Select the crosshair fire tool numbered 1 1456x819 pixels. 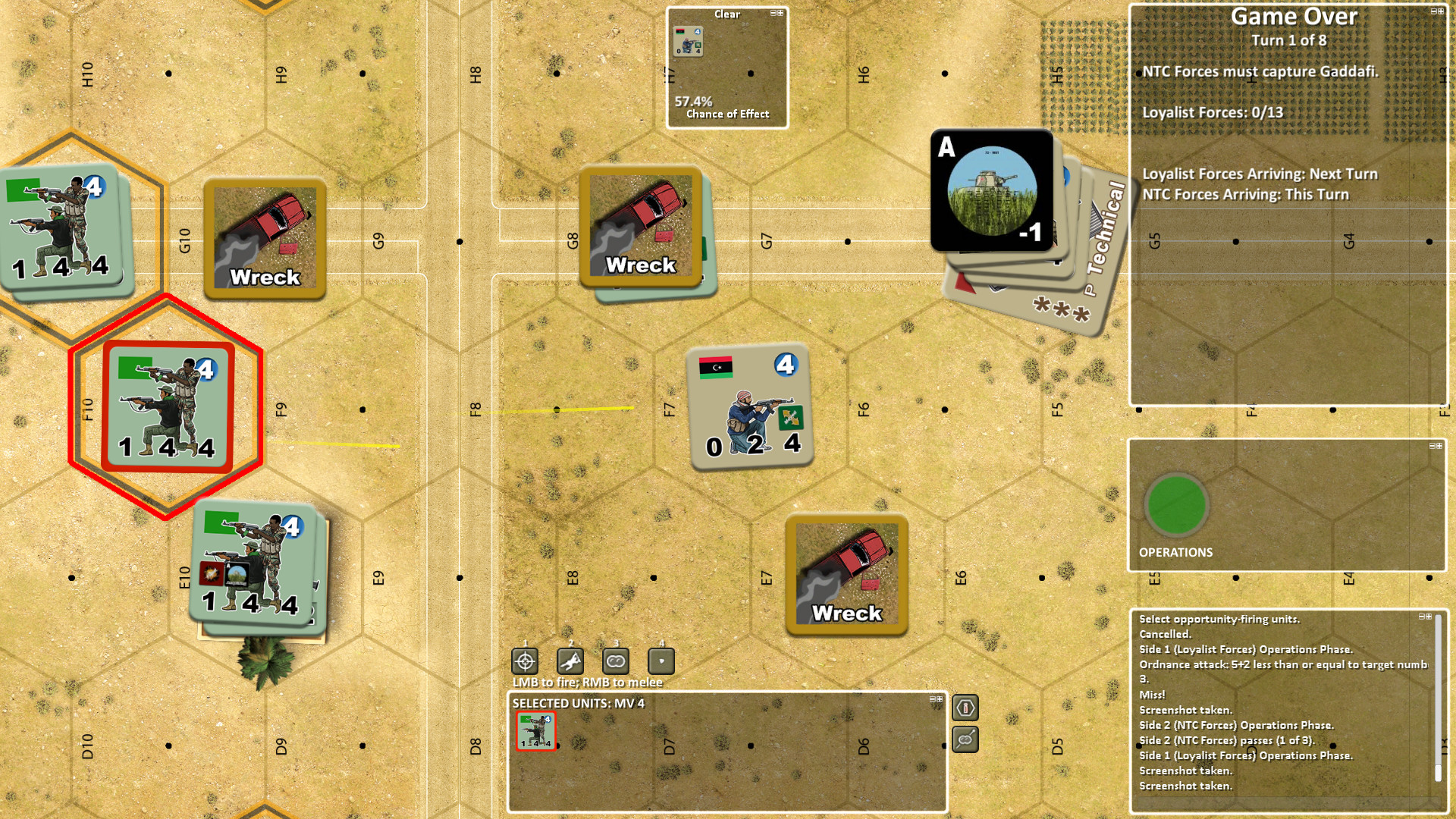click(x=526, y=661)
